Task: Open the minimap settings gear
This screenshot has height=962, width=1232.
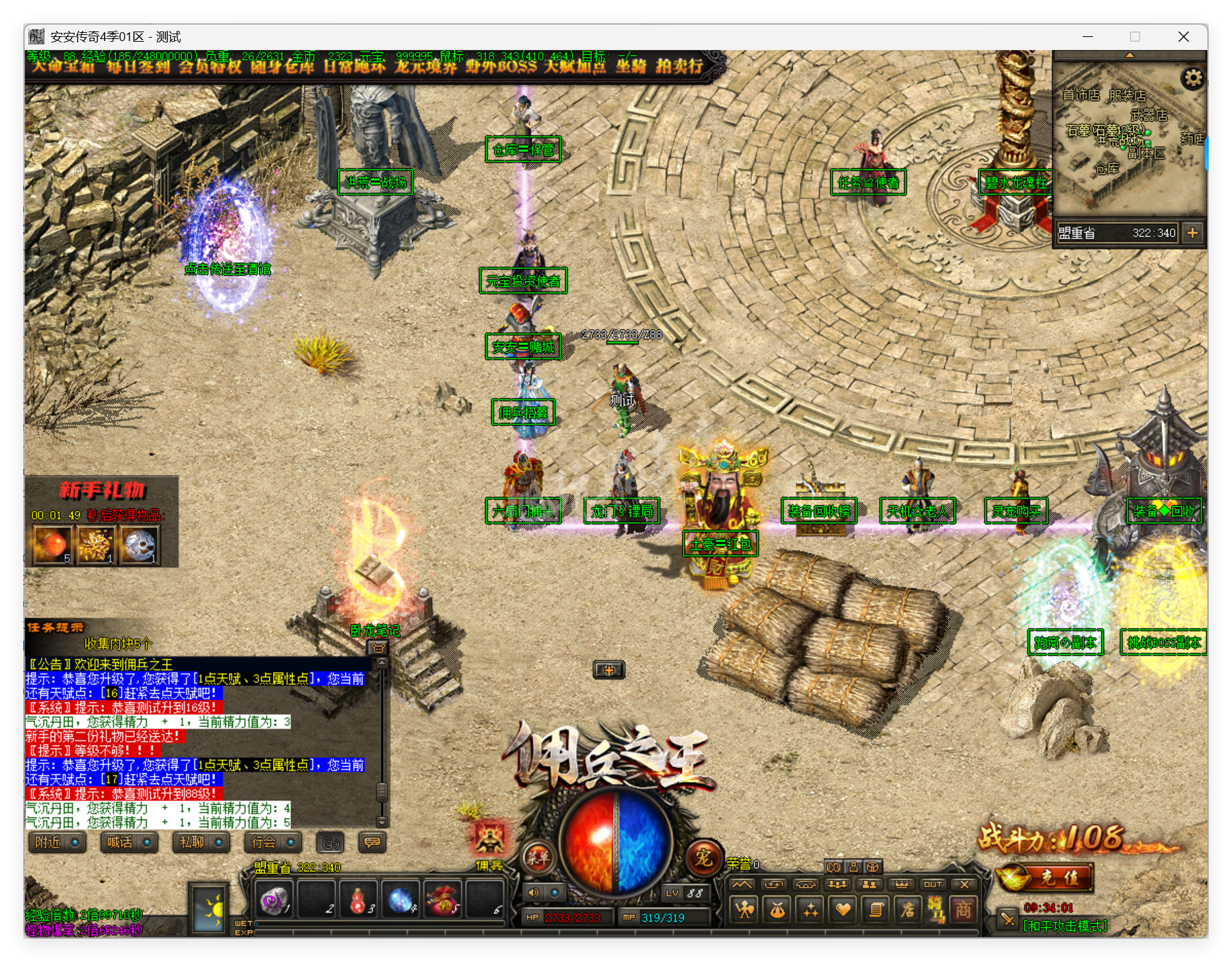Action: [x=1194, y=78]
